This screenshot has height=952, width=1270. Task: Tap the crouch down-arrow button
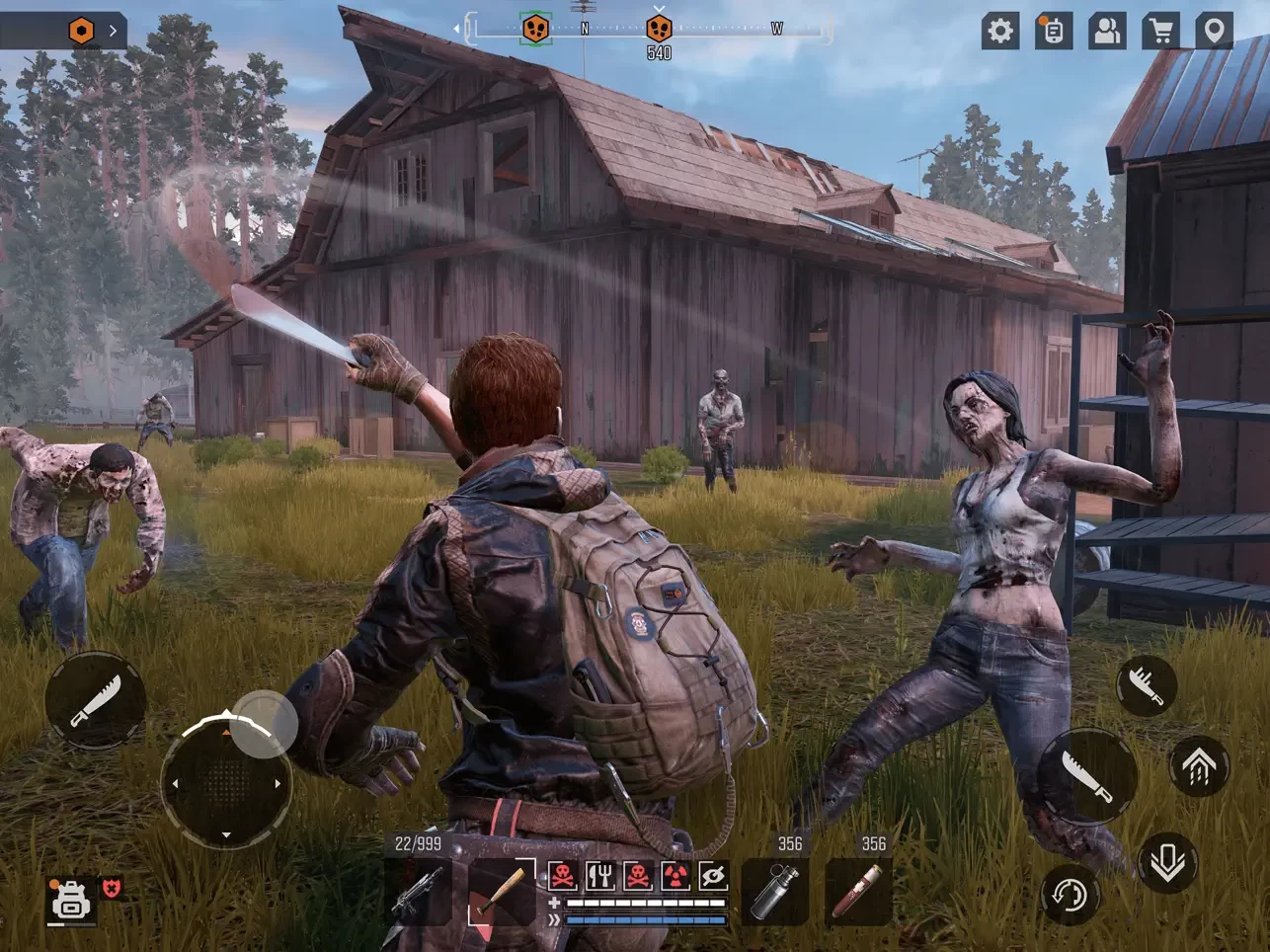coord(1167,863)
